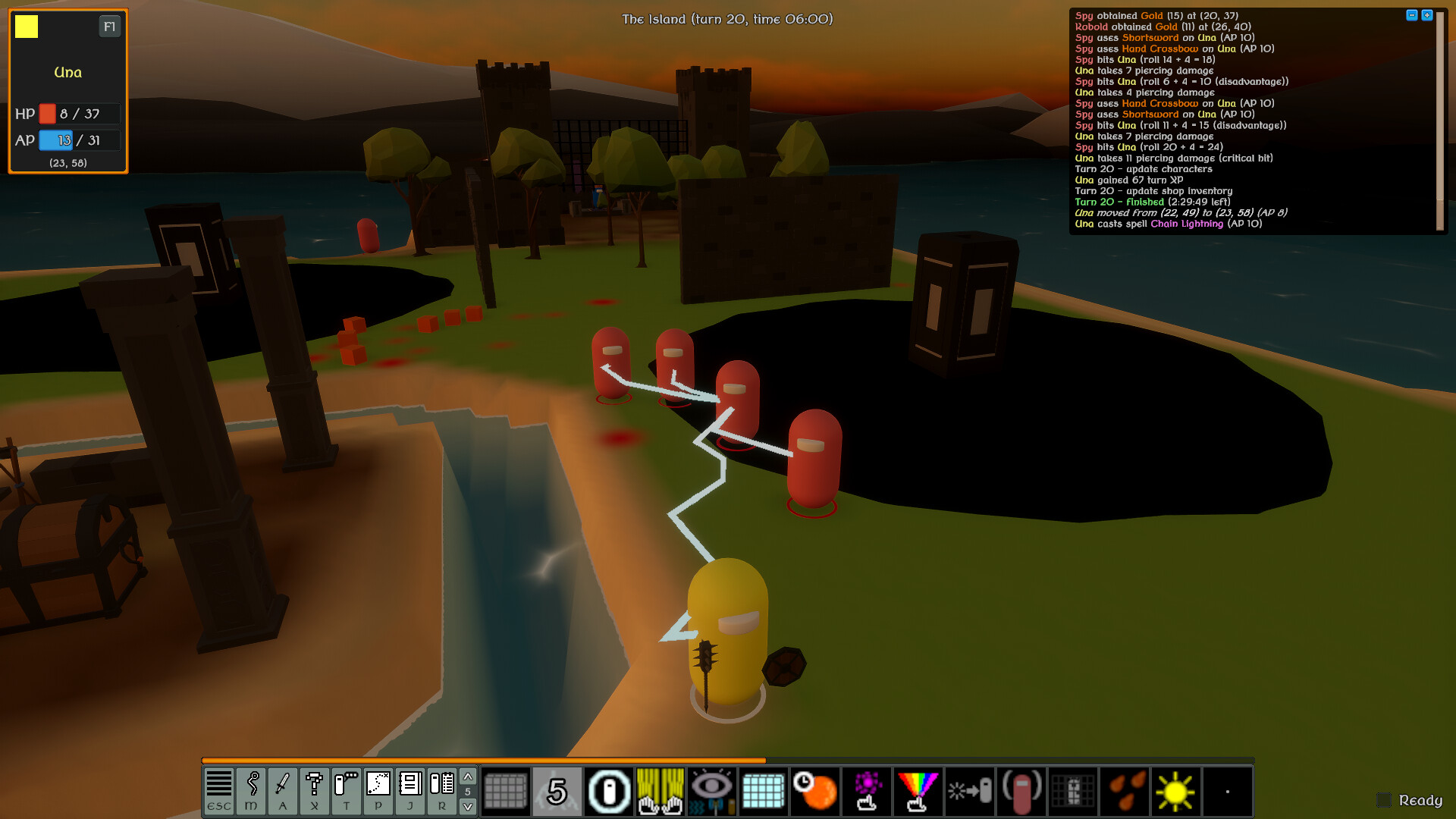Select the purple sparkle cast icon
Screen dimensions: 1456x819
(868, 791)
